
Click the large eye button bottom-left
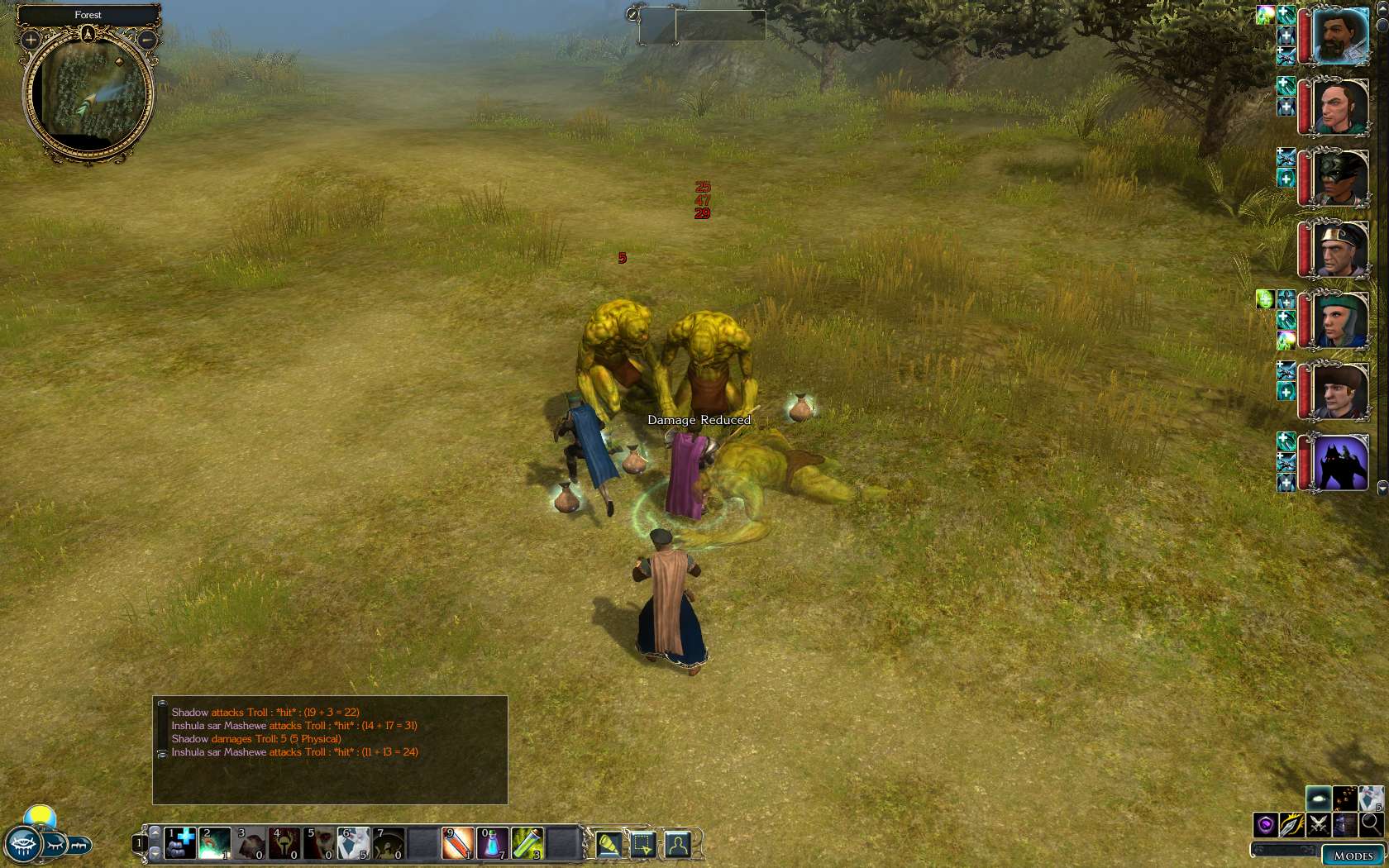22,846
